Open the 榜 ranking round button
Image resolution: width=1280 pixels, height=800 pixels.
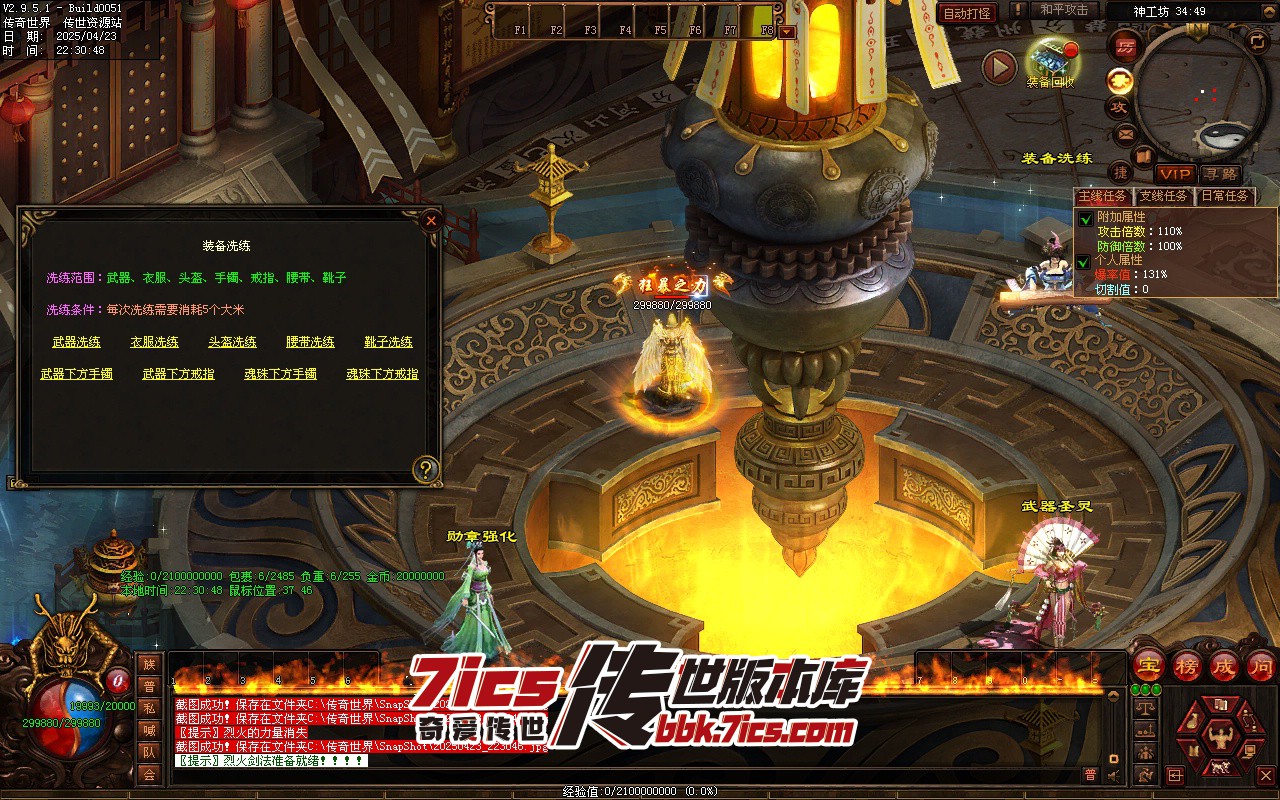coord(1187,665)
